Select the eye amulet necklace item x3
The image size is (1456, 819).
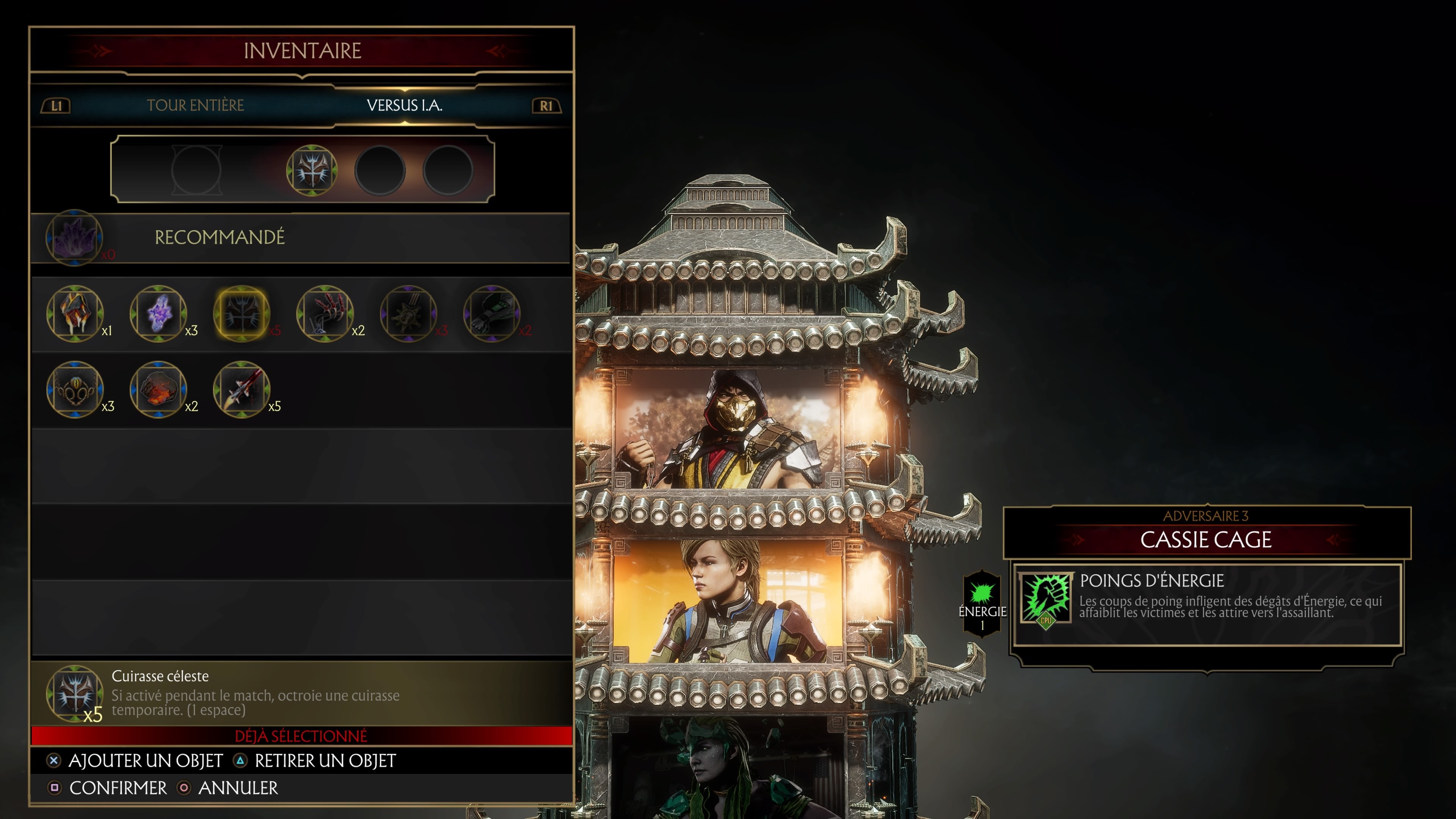[75, 391]
